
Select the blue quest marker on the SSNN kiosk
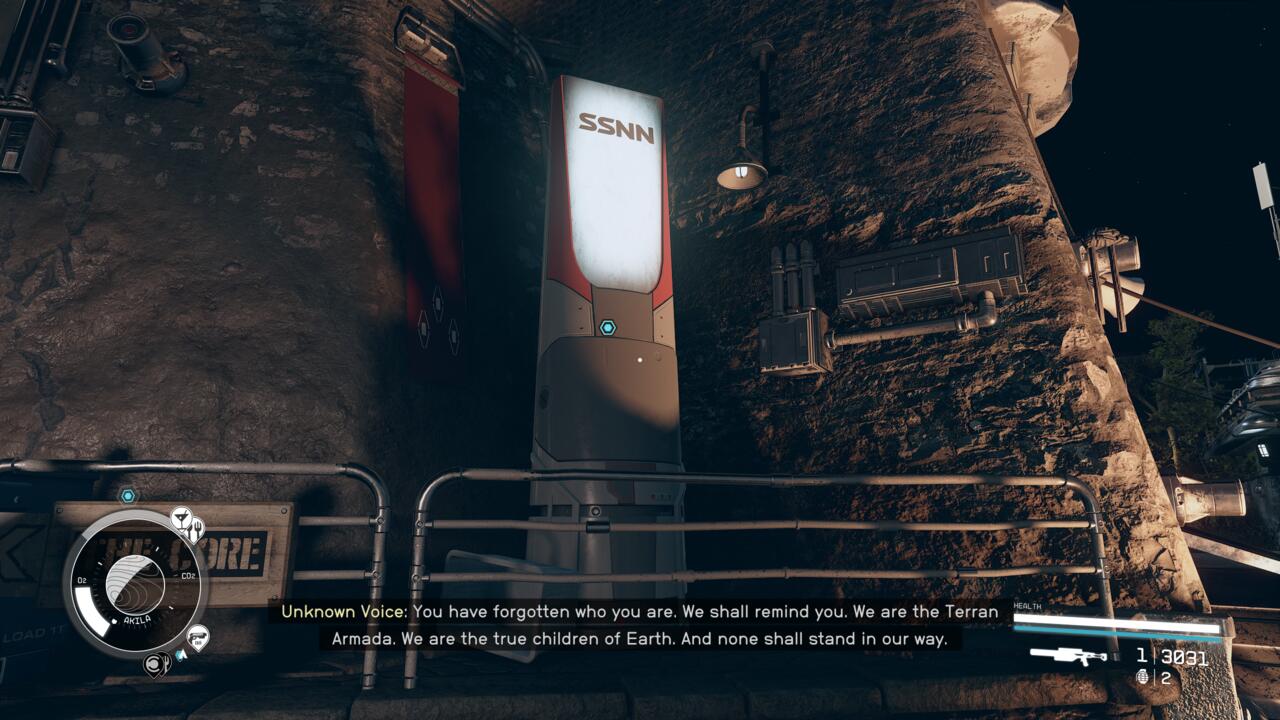coord(608,327)
